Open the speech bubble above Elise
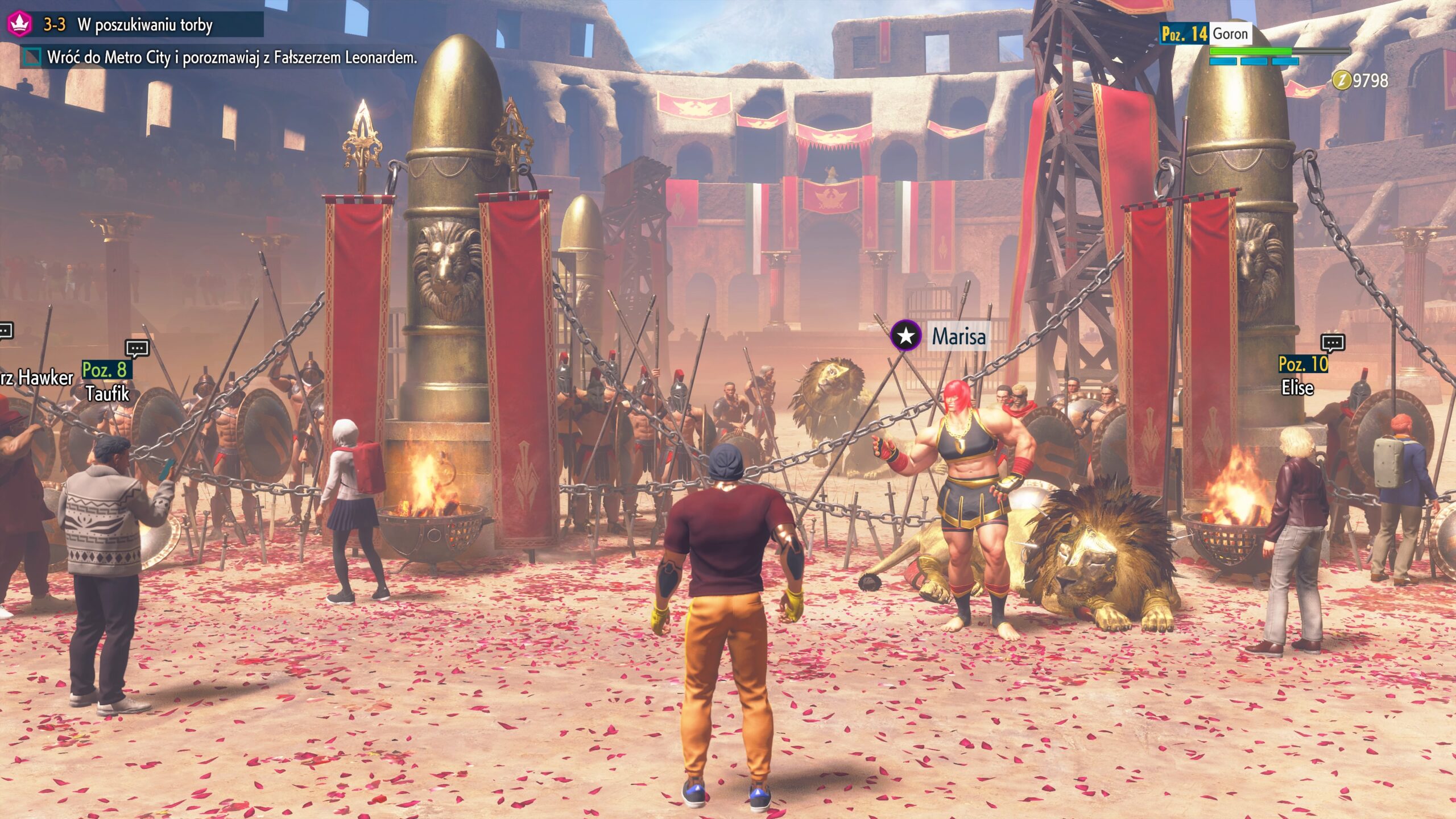The width and height of the screenshot is (1456, 819). [x=1333, y=342]
